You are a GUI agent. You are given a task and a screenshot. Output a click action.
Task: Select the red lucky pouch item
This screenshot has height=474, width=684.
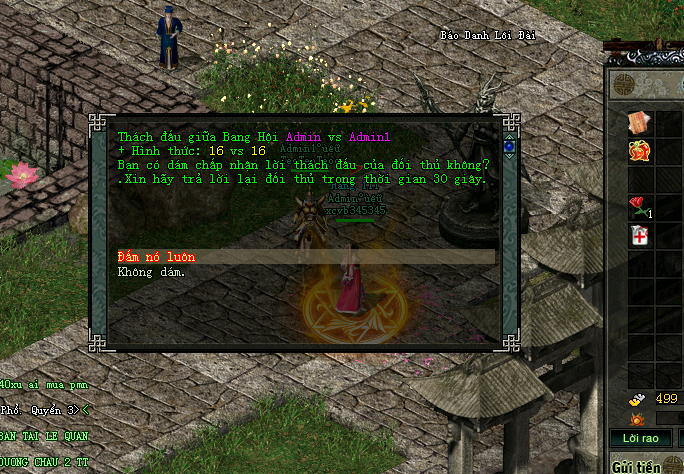click(638, 151)
